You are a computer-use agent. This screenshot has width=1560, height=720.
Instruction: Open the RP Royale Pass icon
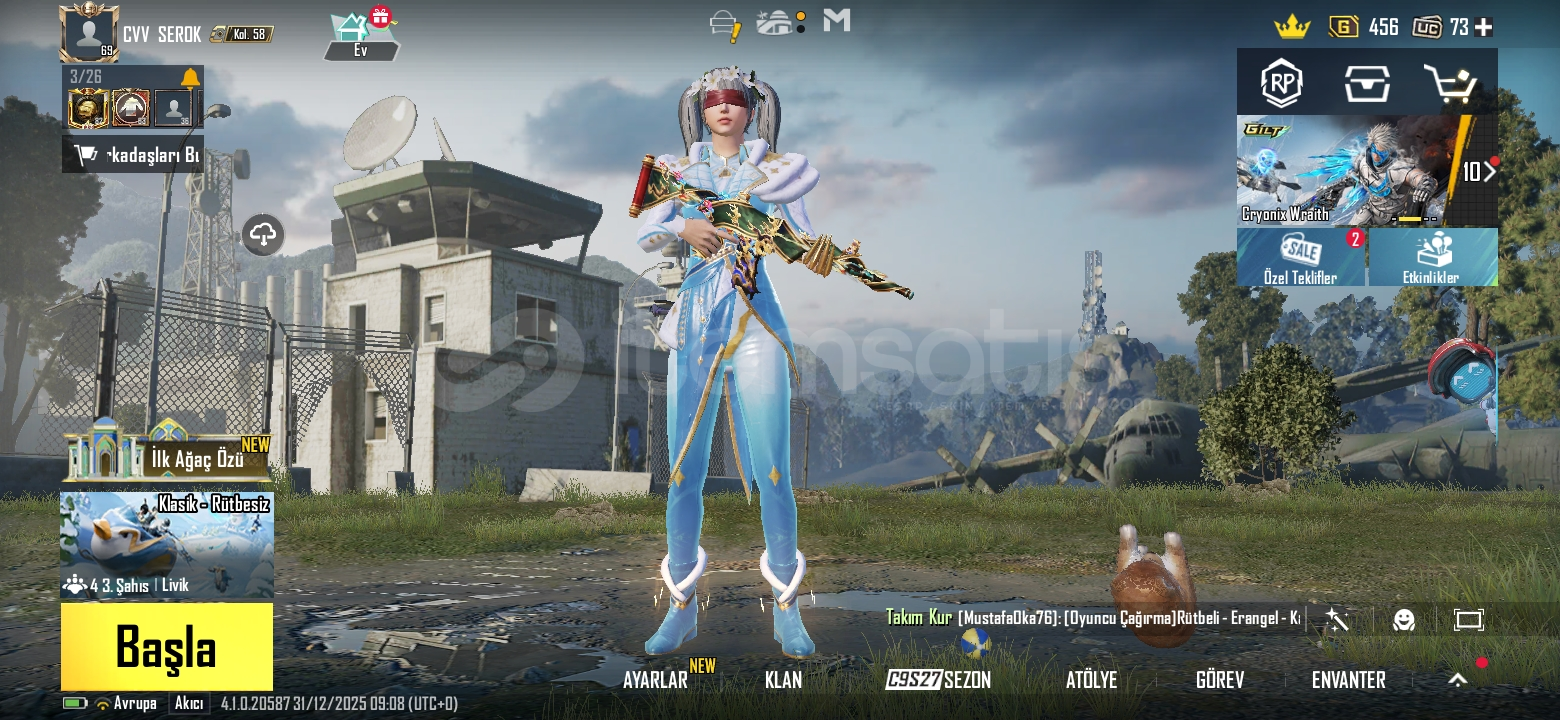tap(1281, 84)
